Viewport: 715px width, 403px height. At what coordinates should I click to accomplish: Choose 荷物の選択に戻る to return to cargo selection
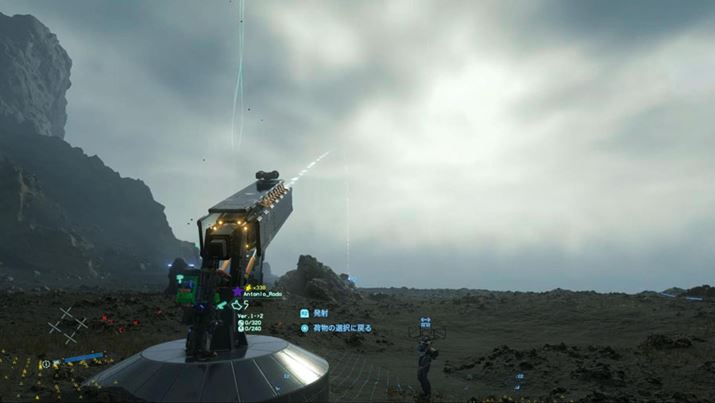[x=341, y=327]
